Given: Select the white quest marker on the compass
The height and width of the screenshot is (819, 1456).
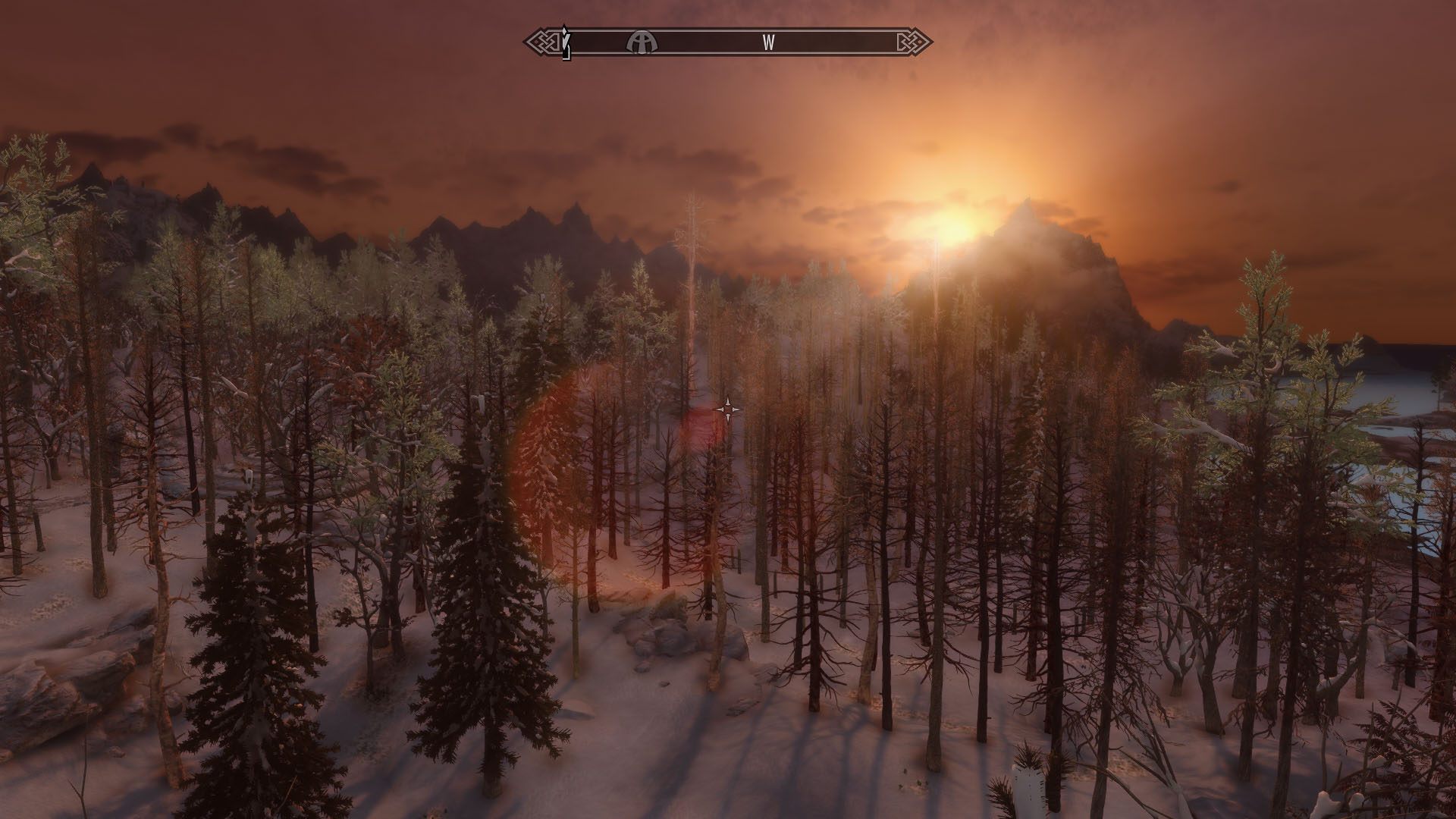Looking at the screenshot, I should coord(565,42).
